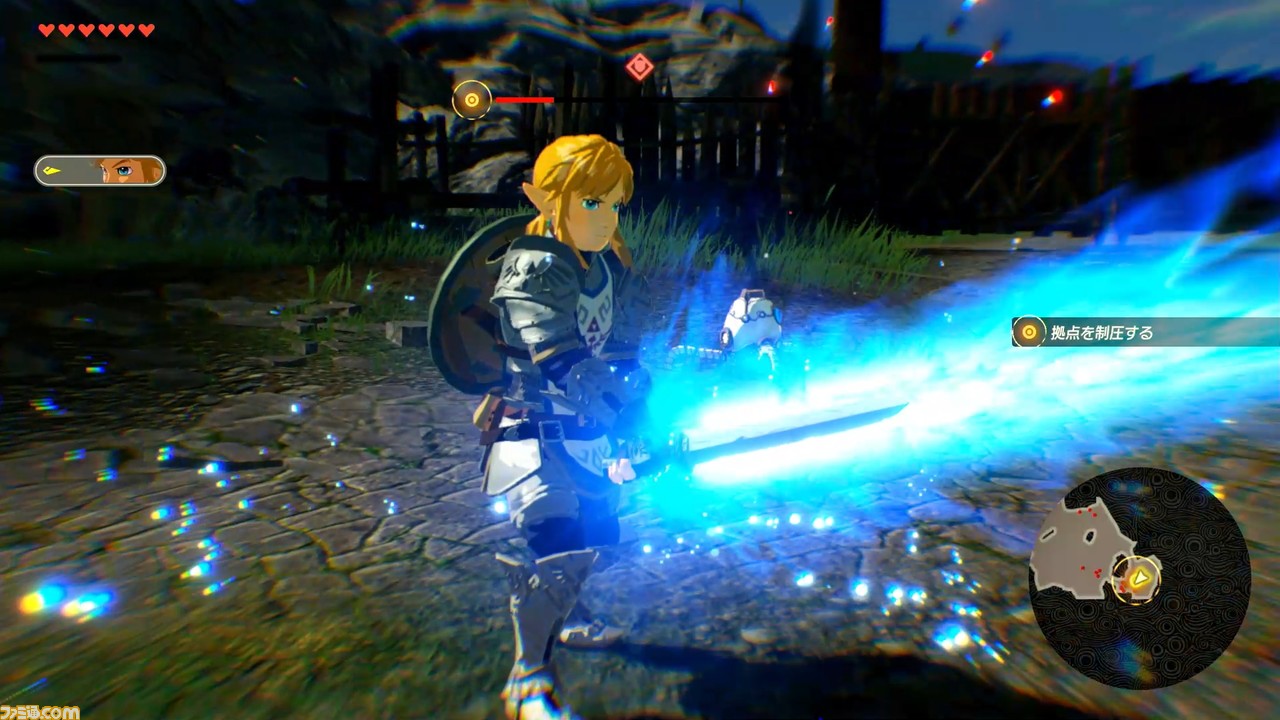Toggle the third heart to empty
The image size is (1280, 720).
[86, 30]
